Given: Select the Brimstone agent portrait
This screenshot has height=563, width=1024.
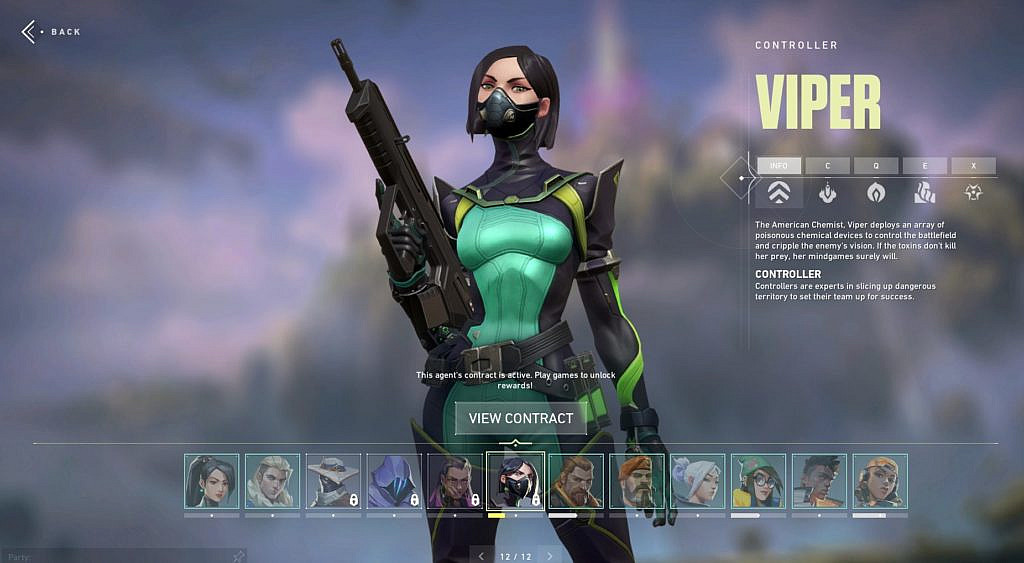Looking at the screenshot, I should click(x=637, y=481).
